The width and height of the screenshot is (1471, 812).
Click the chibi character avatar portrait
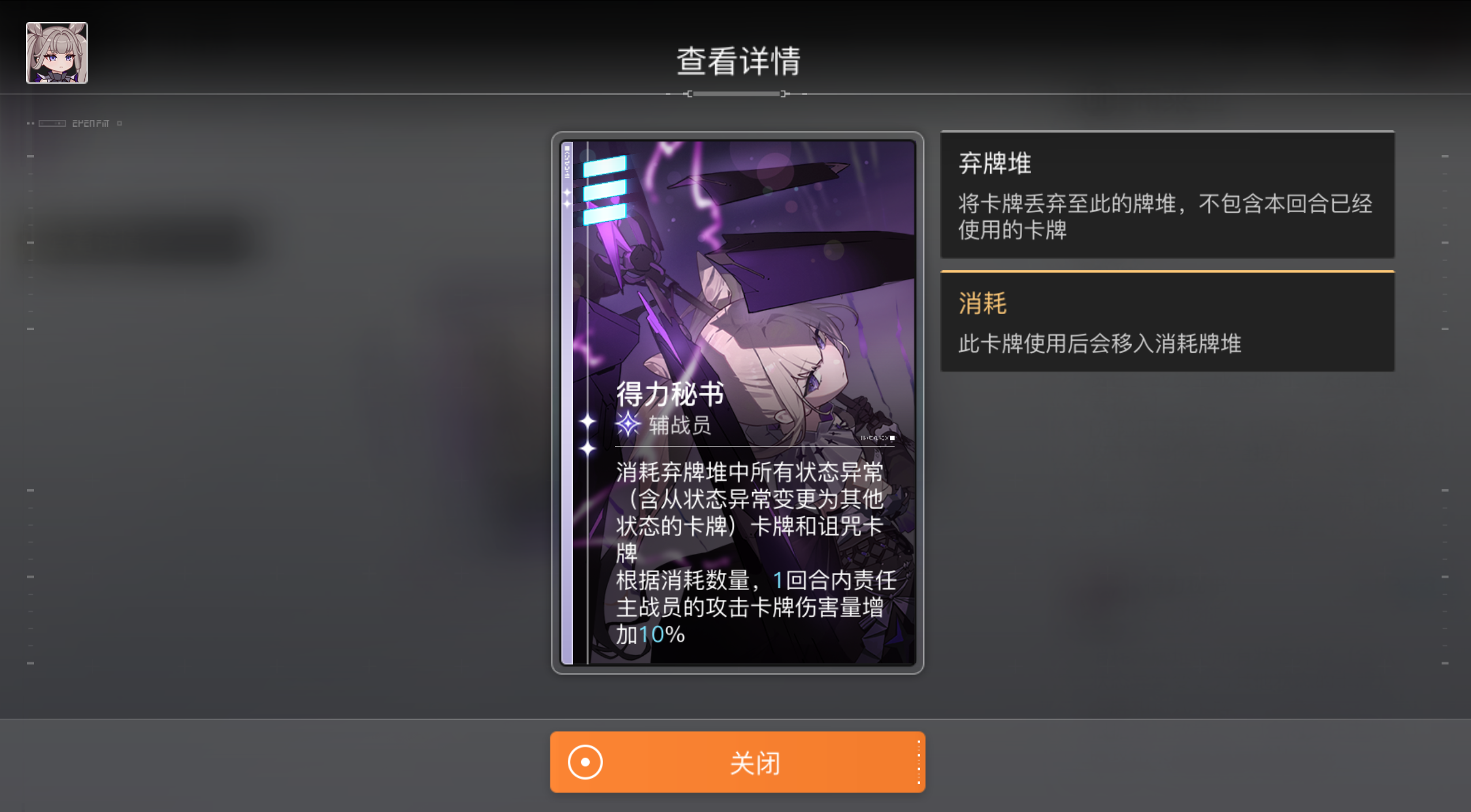tap(56, 52)
